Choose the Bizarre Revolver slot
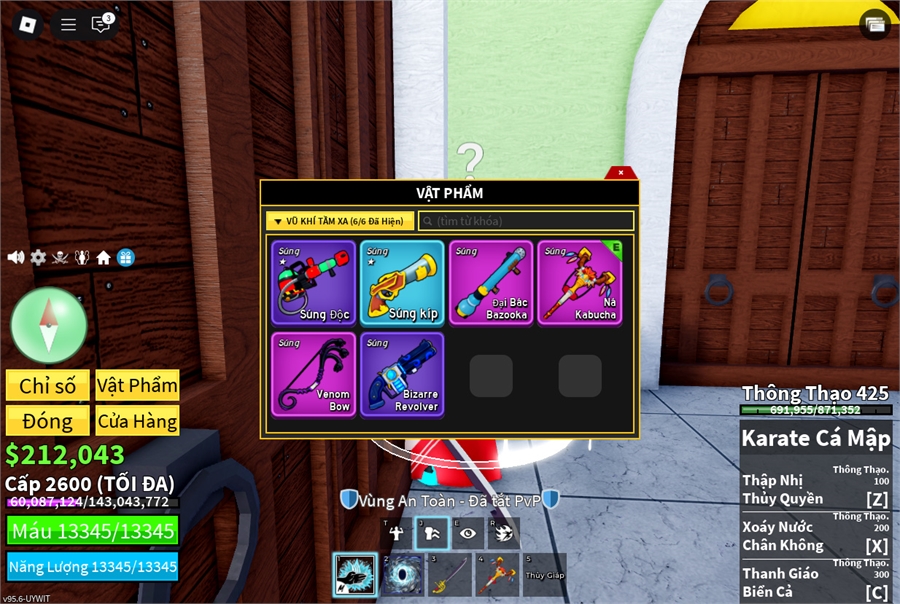This screenshot has width=900, height=604. 402,375
